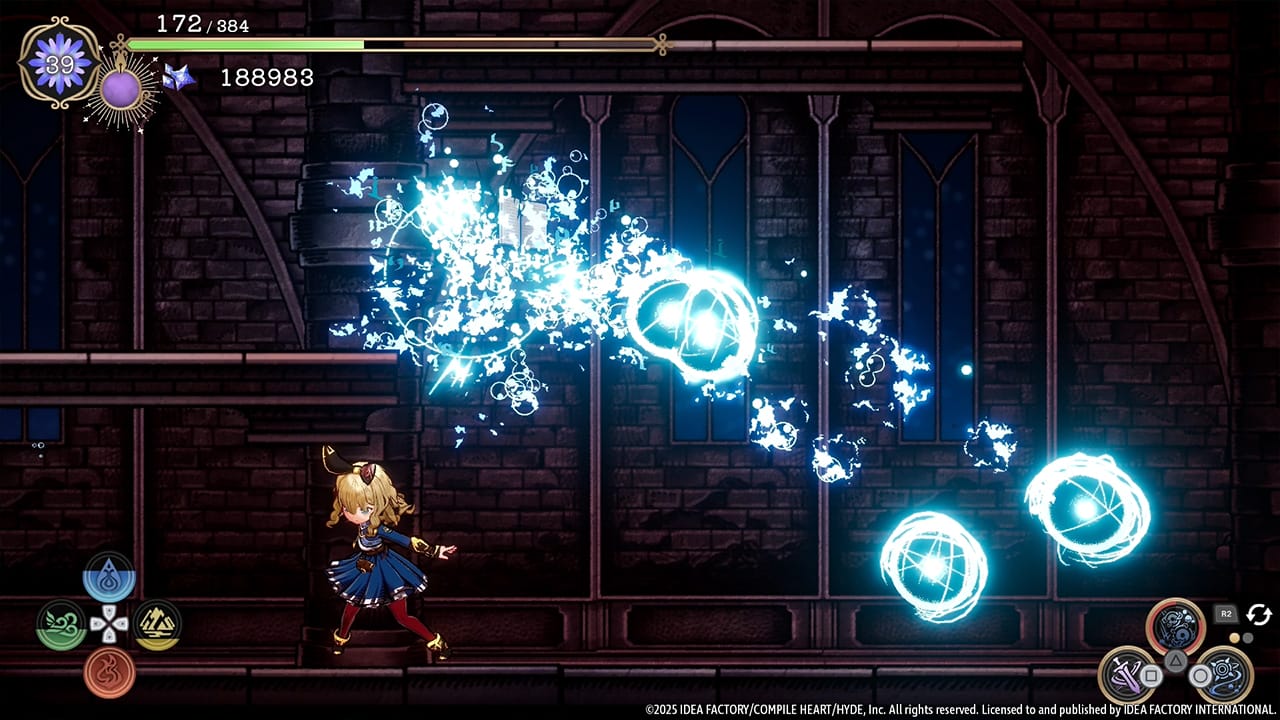The width and height of the screenshot is (1280, 720).
Task: Click the Triangle face-button prompt
Action: point(1175,661)
